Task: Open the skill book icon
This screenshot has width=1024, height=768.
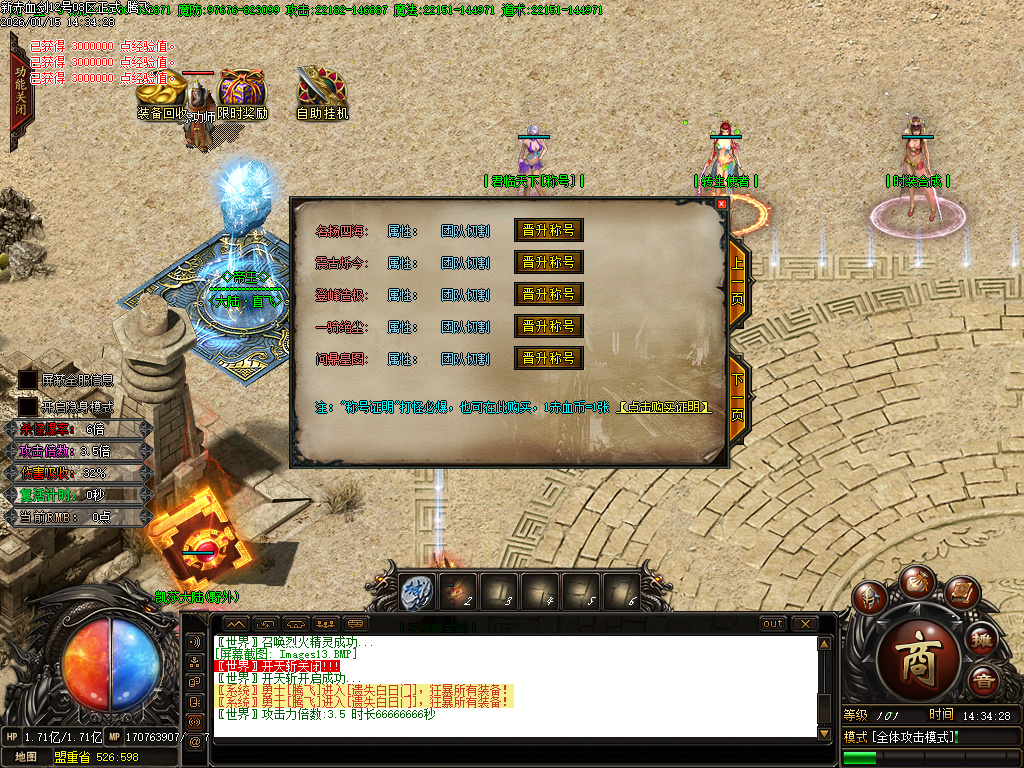Action: coord(961,595)
